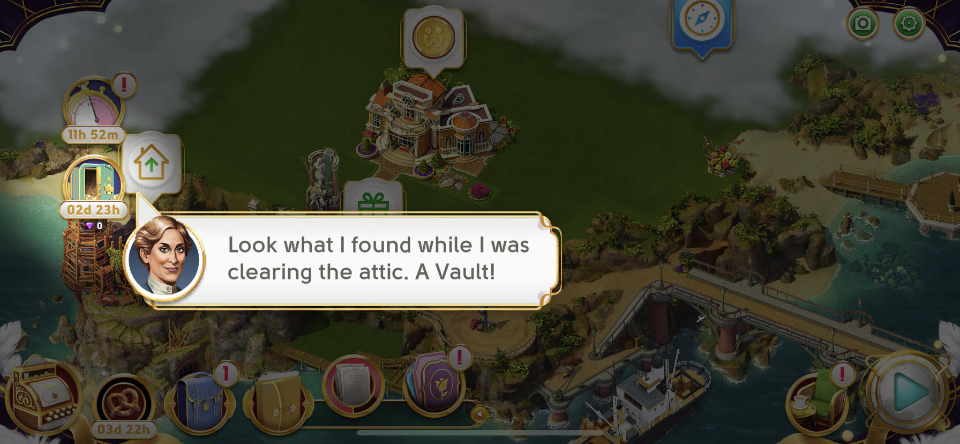
Task: Open the settings gear button
Action: [909, 24]
